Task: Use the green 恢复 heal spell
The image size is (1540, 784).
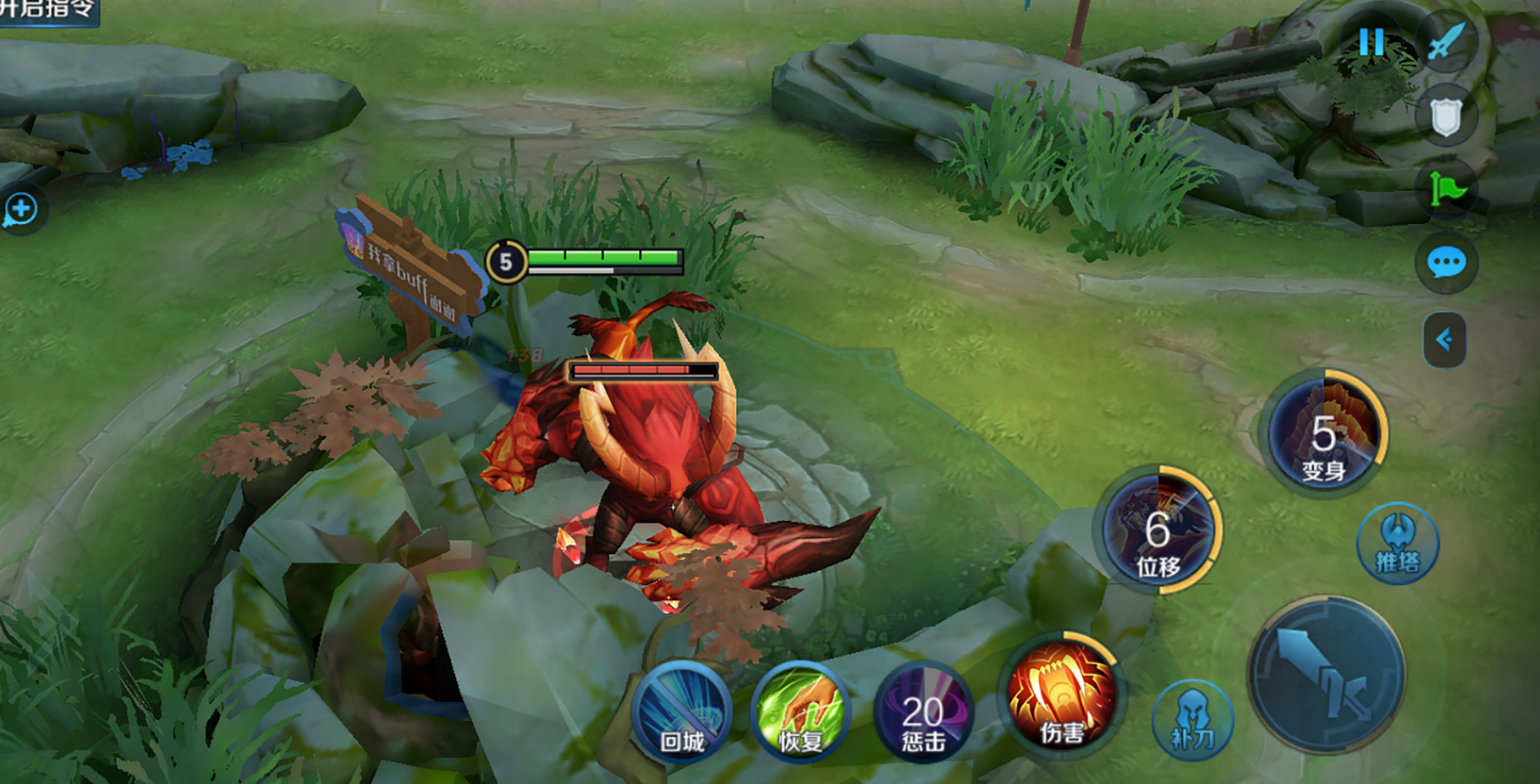Action: (800, 713)
